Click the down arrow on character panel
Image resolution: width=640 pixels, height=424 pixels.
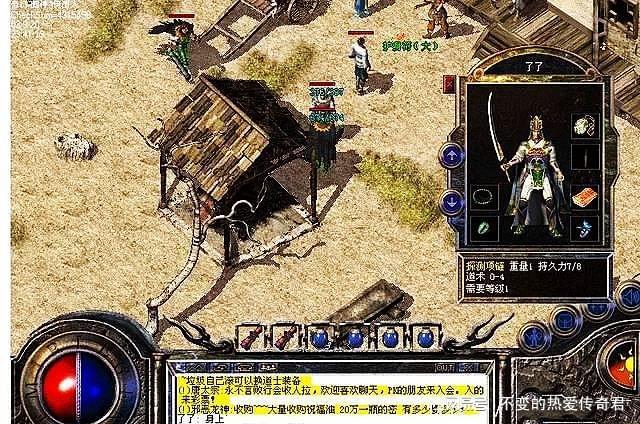coord(451,202)
